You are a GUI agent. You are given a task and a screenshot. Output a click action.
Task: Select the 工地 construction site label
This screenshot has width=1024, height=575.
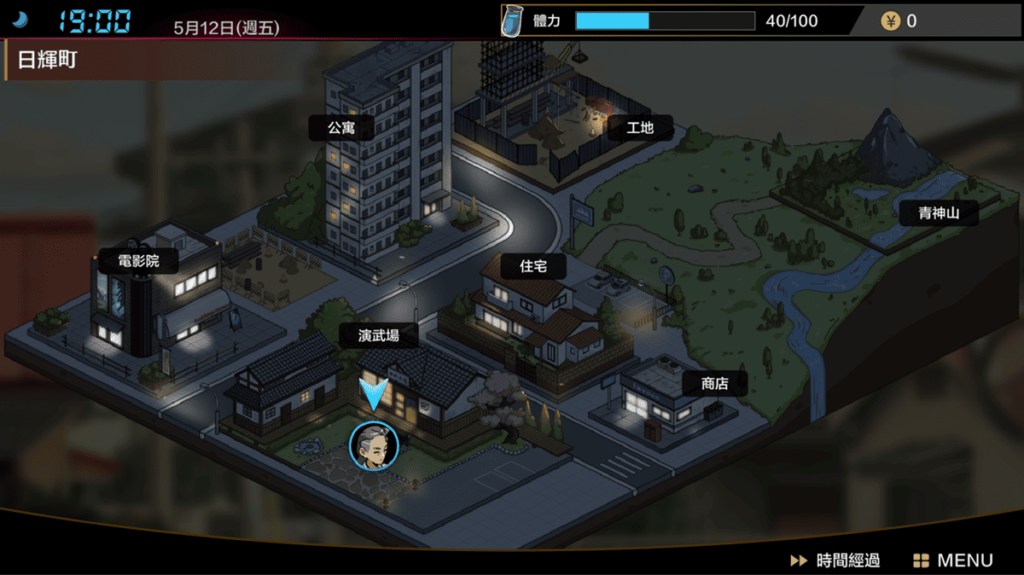tap(639, 128)
